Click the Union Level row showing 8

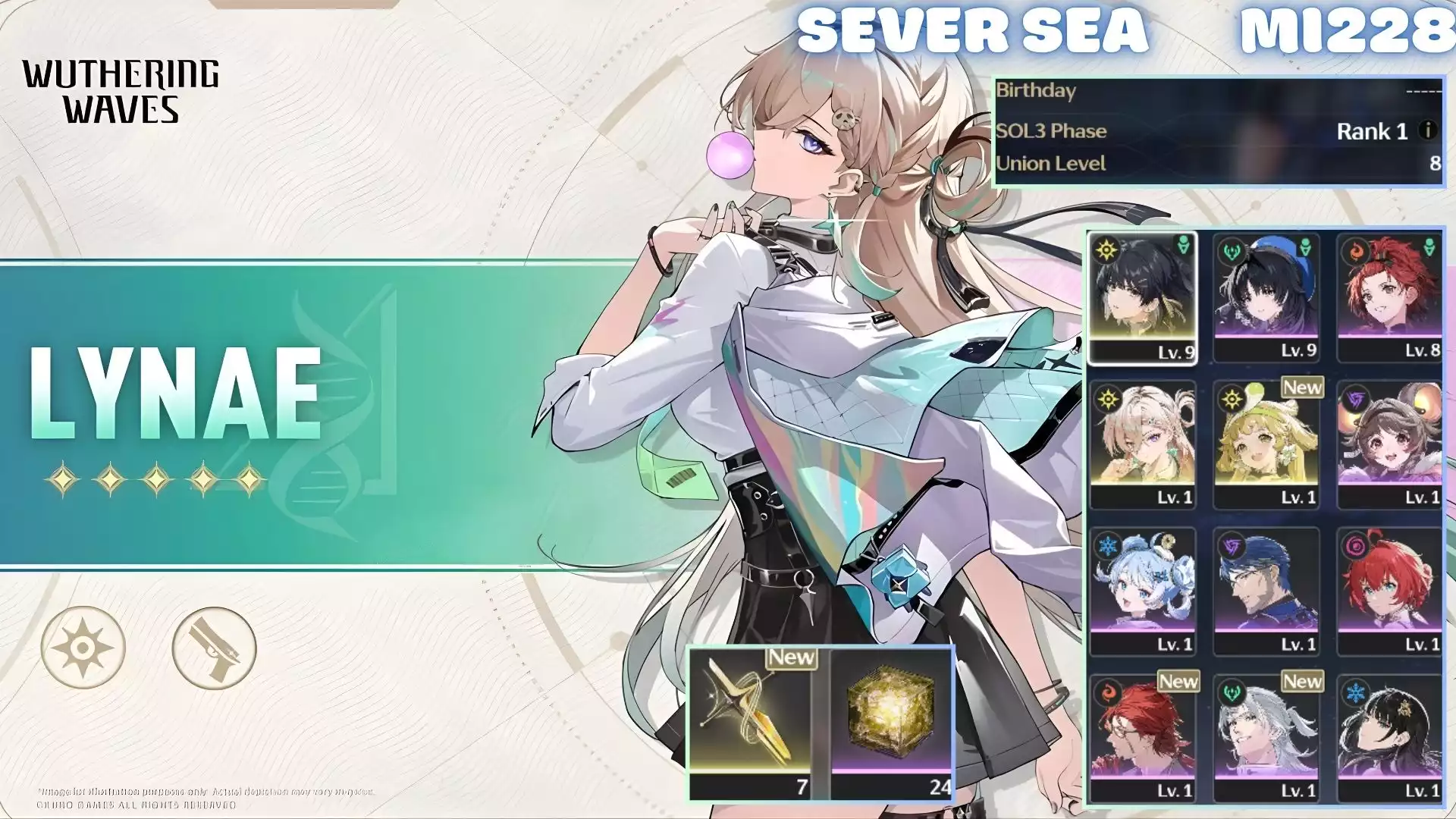click(1213, 163)
